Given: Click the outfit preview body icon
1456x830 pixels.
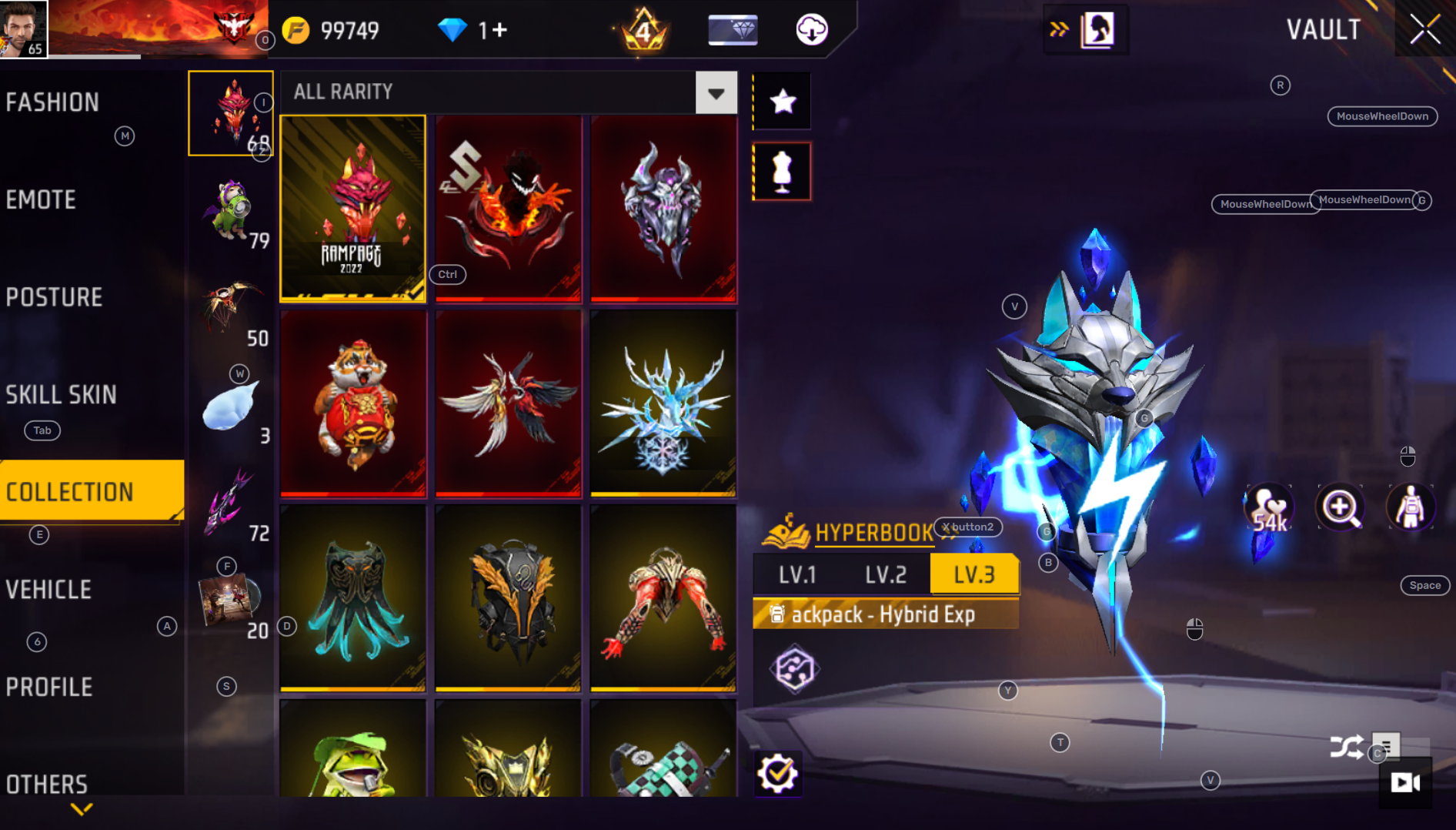Looking at the screenshot, I should (x=1410, y=507).
